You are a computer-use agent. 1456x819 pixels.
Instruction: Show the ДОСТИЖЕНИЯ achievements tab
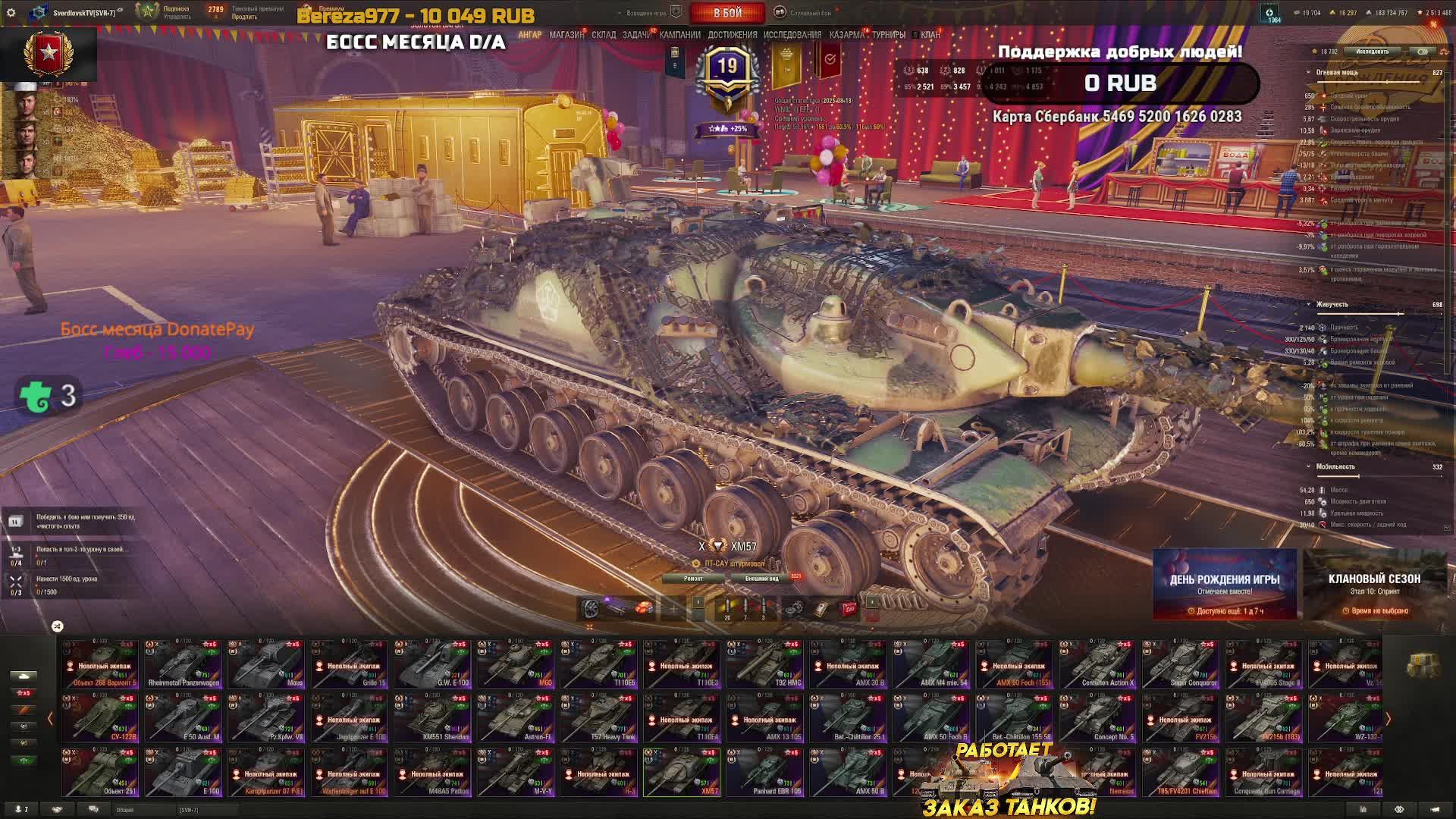732,35
